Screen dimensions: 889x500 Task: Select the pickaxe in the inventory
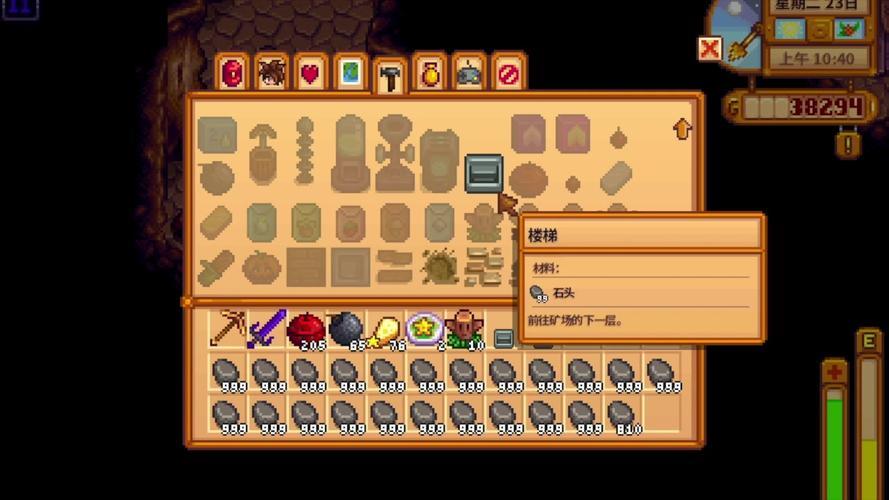click(228, 328)
